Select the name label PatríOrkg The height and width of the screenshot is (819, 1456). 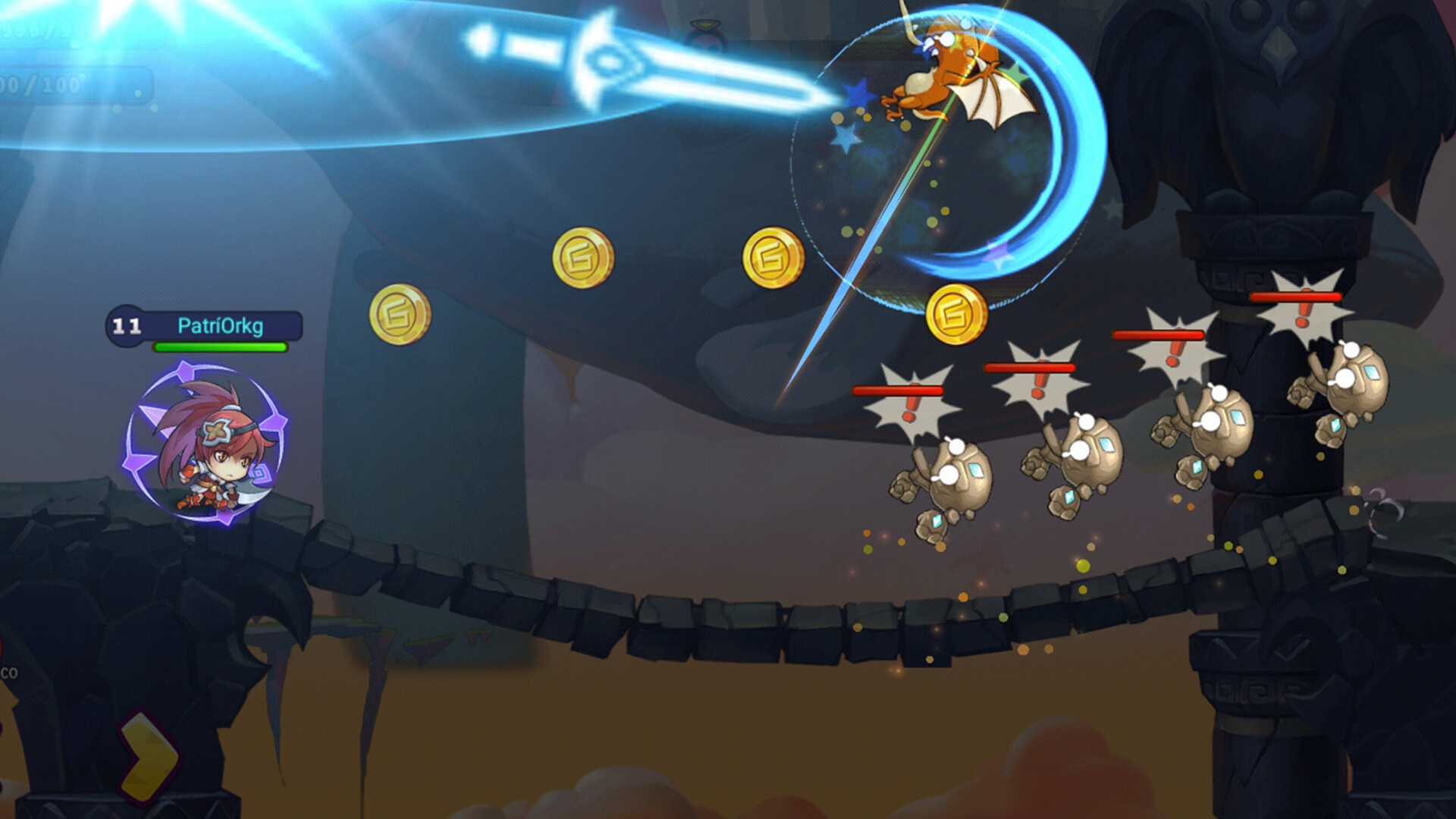pos(220,328)
